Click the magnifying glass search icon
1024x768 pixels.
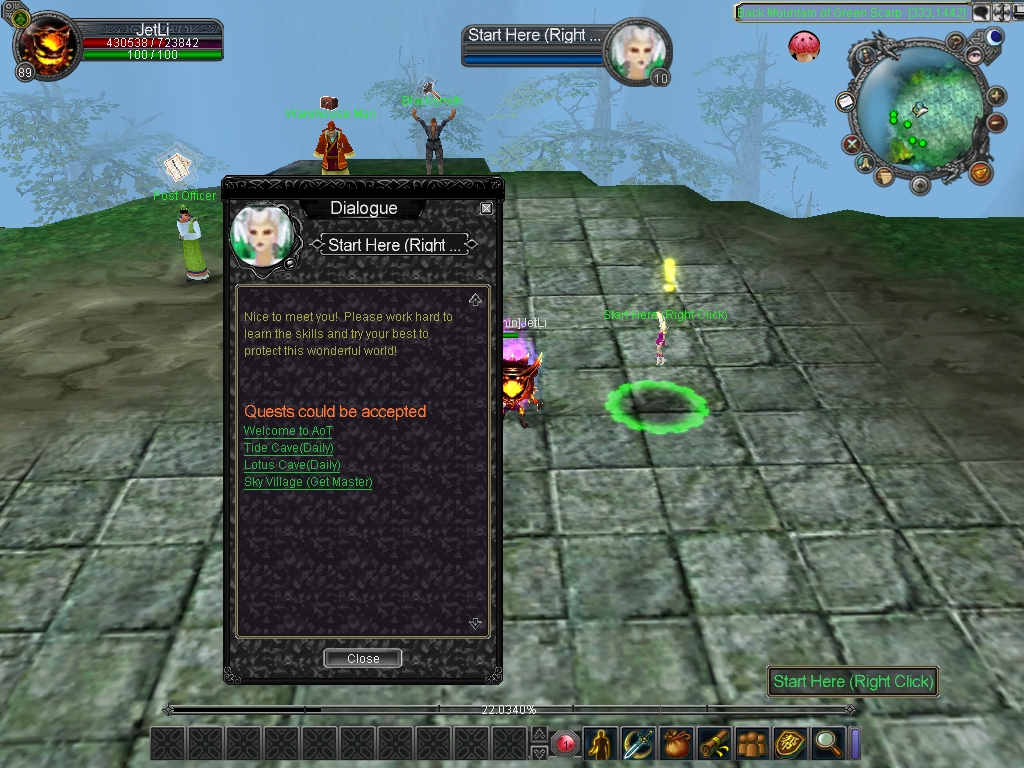click(x=827, y=743)
